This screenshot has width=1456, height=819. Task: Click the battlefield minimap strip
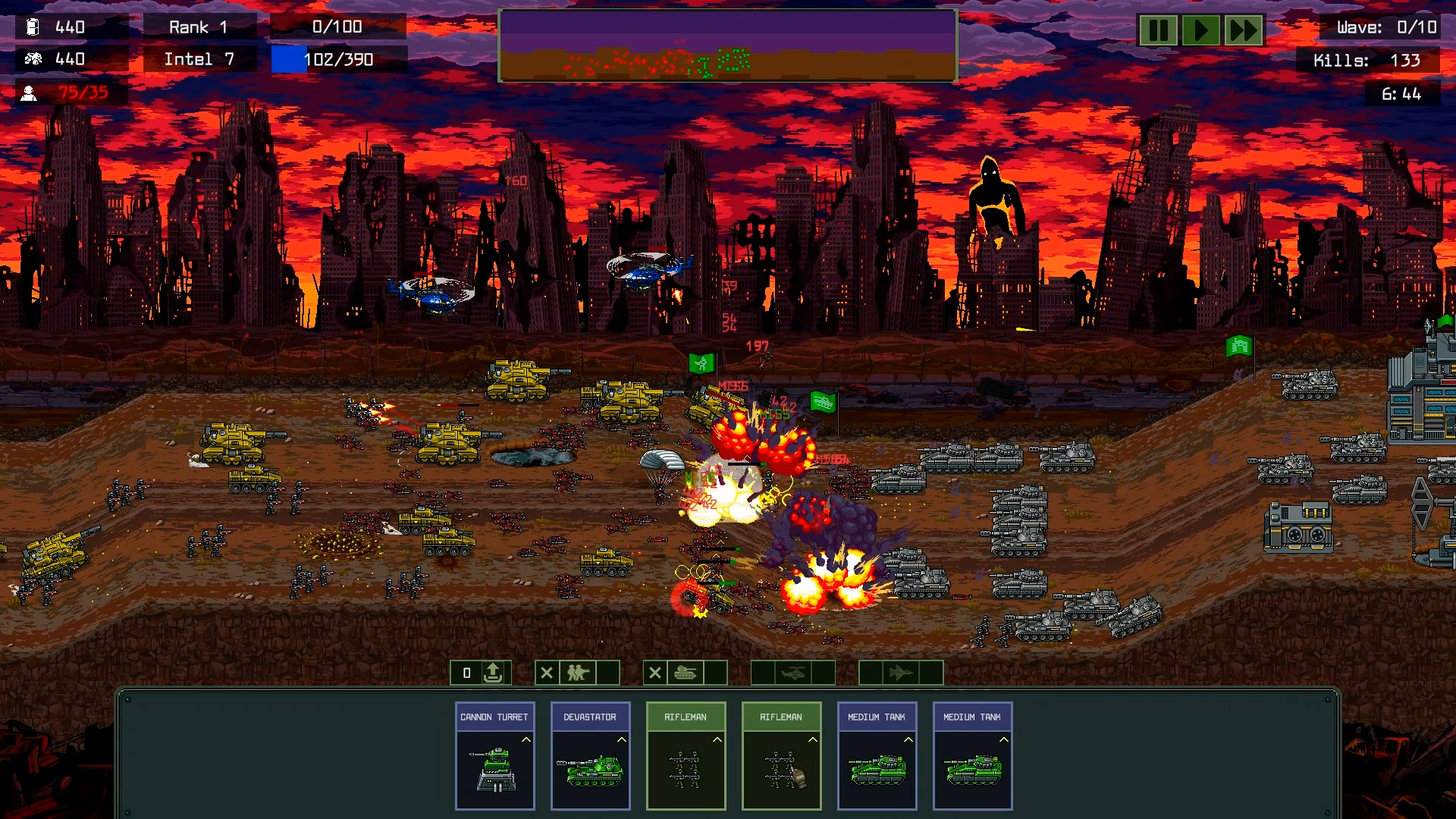pos(727,45)
